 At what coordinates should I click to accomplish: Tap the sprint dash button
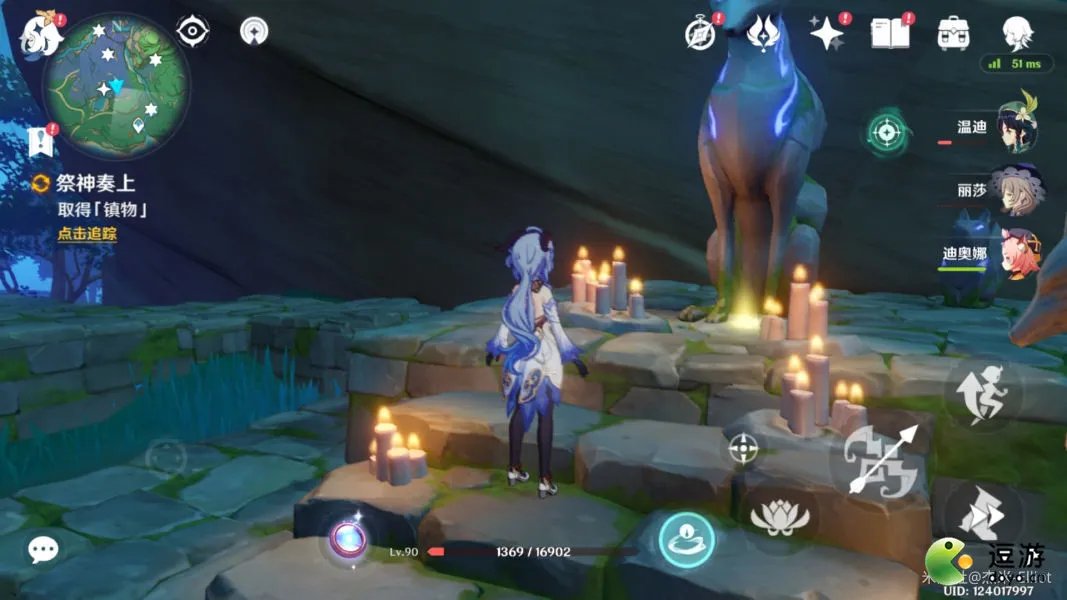click(982, 516)
